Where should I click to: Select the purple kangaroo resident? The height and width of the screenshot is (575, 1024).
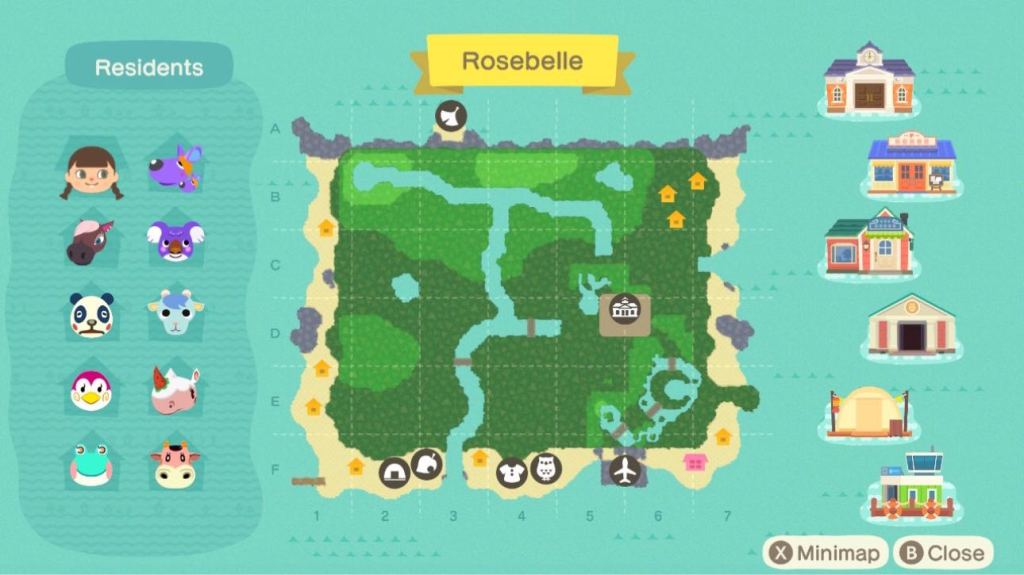(x=176, y=167)
